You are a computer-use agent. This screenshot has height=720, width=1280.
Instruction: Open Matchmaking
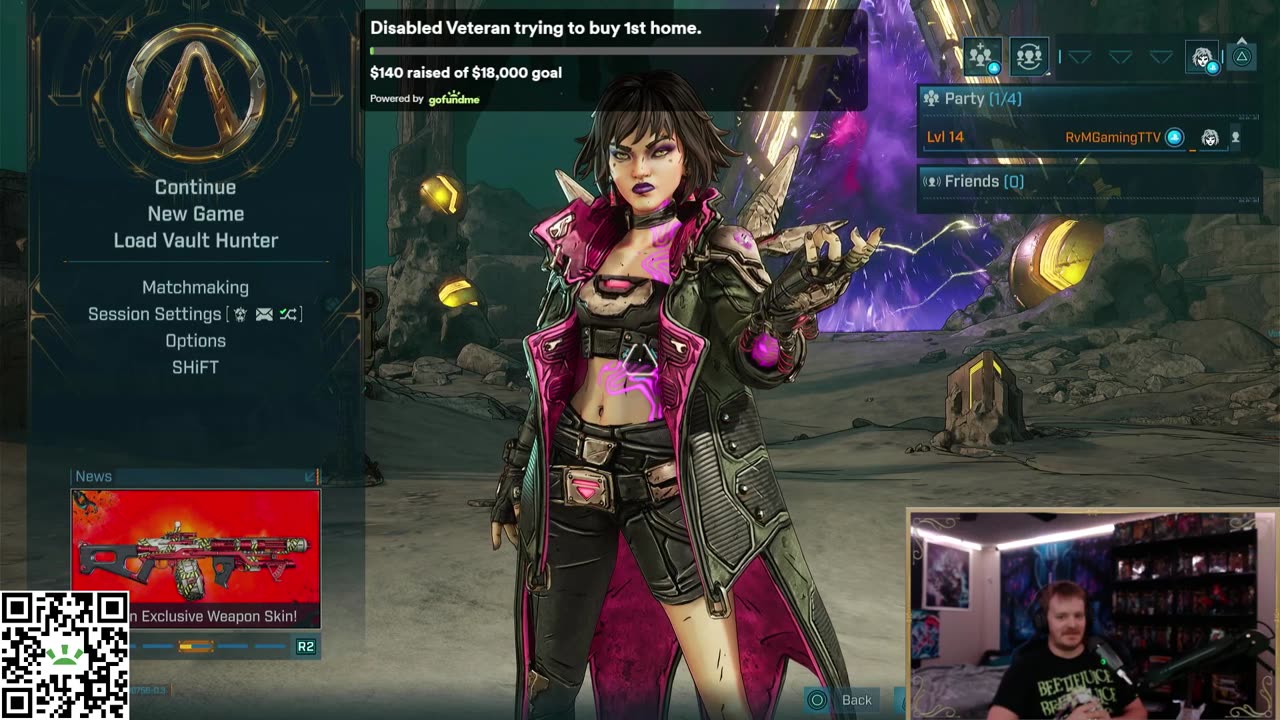click(195, 288)
